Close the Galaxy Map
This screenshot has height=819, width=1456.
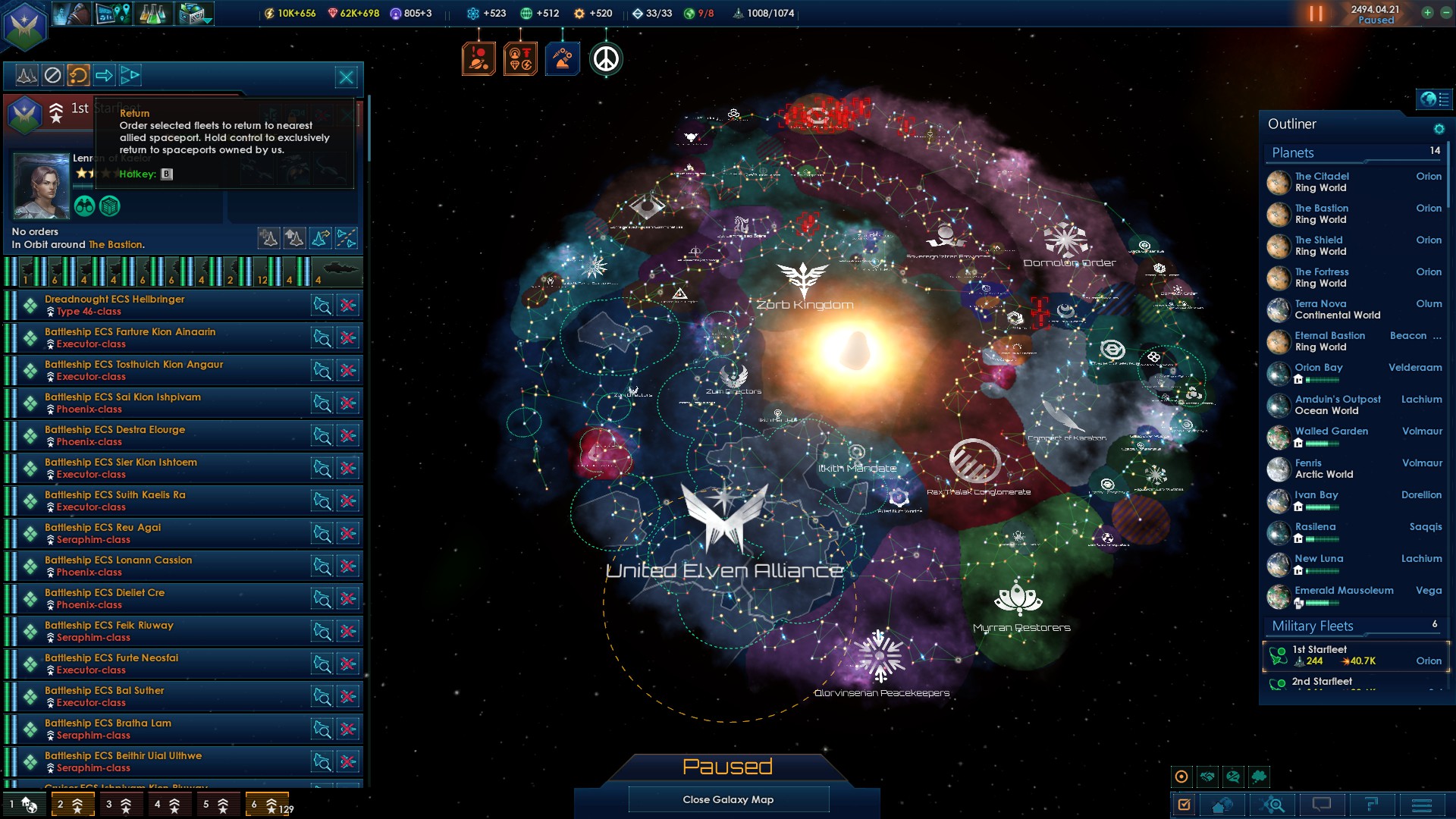[x=728, y=799]
